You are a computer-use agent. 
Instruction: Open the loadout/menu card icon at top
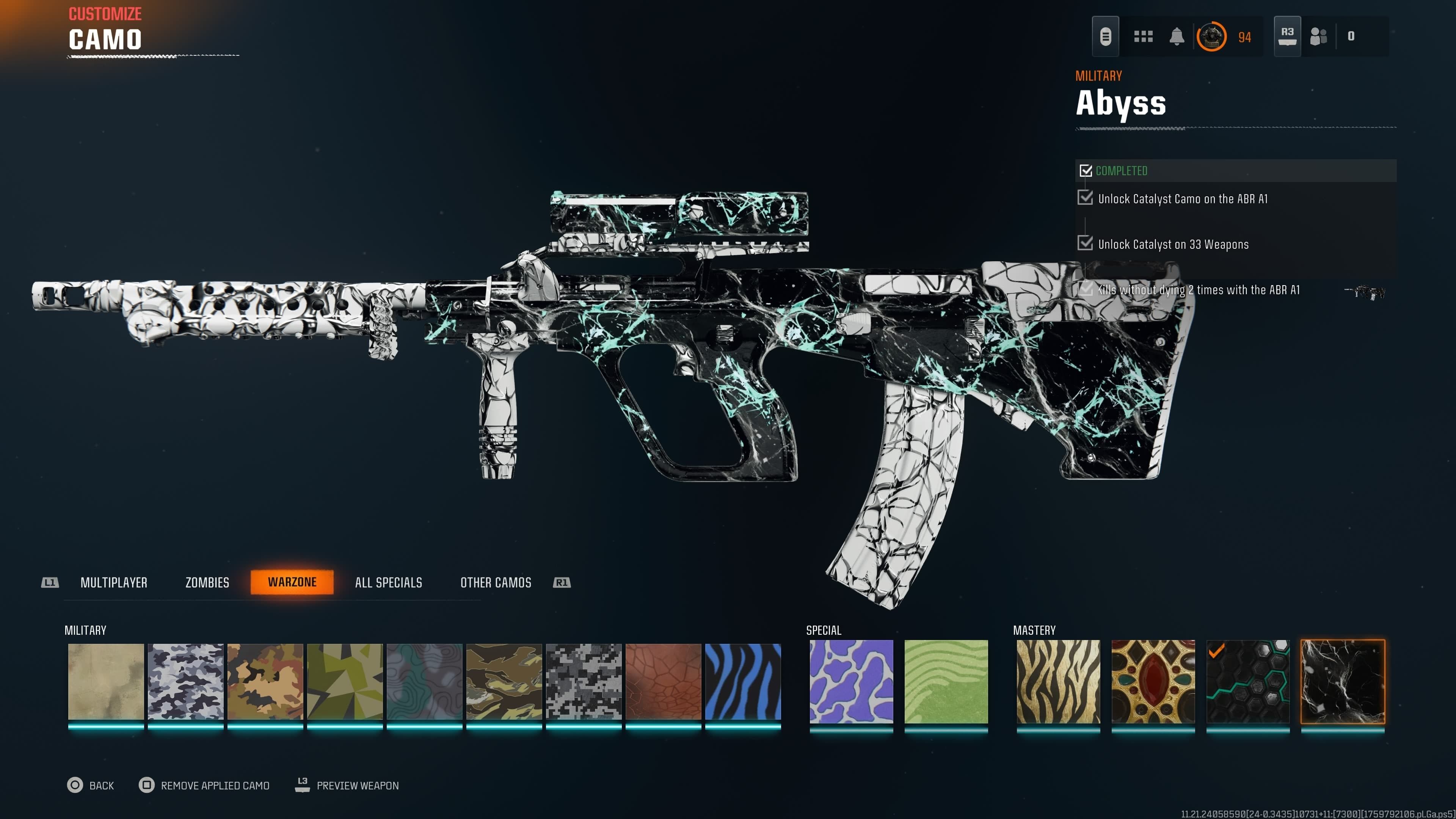pos(1106,36)
